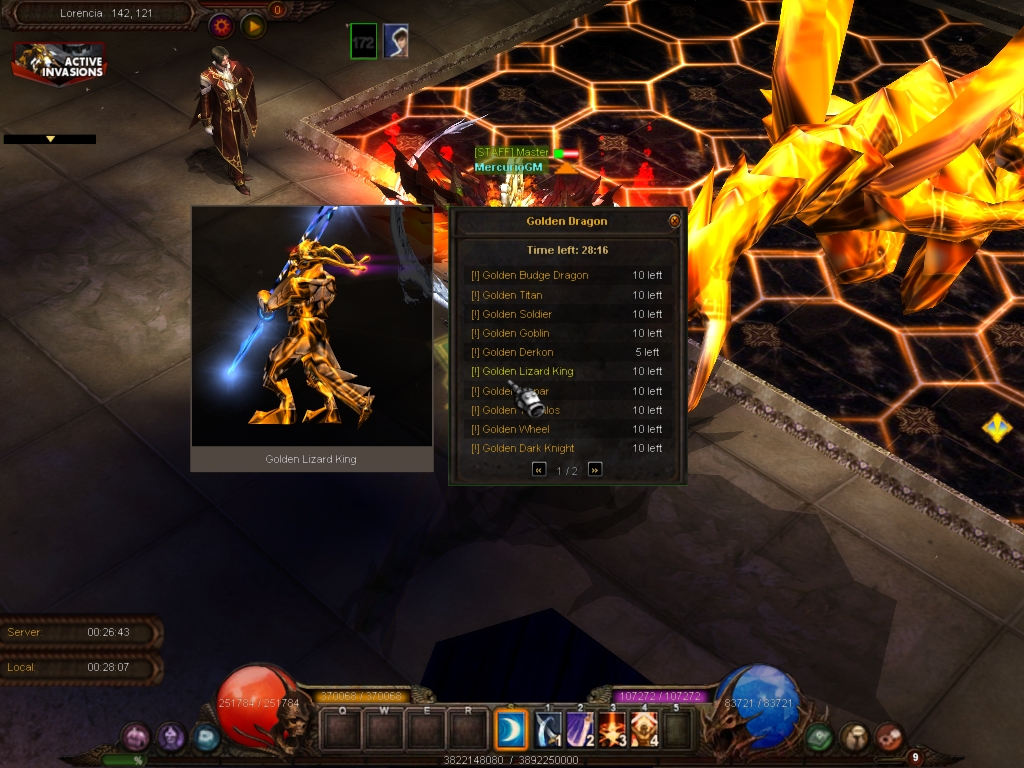Click the character portrait buff icon
The image size is (1024, 768).
pyautogui.click(x=395, y=41)
